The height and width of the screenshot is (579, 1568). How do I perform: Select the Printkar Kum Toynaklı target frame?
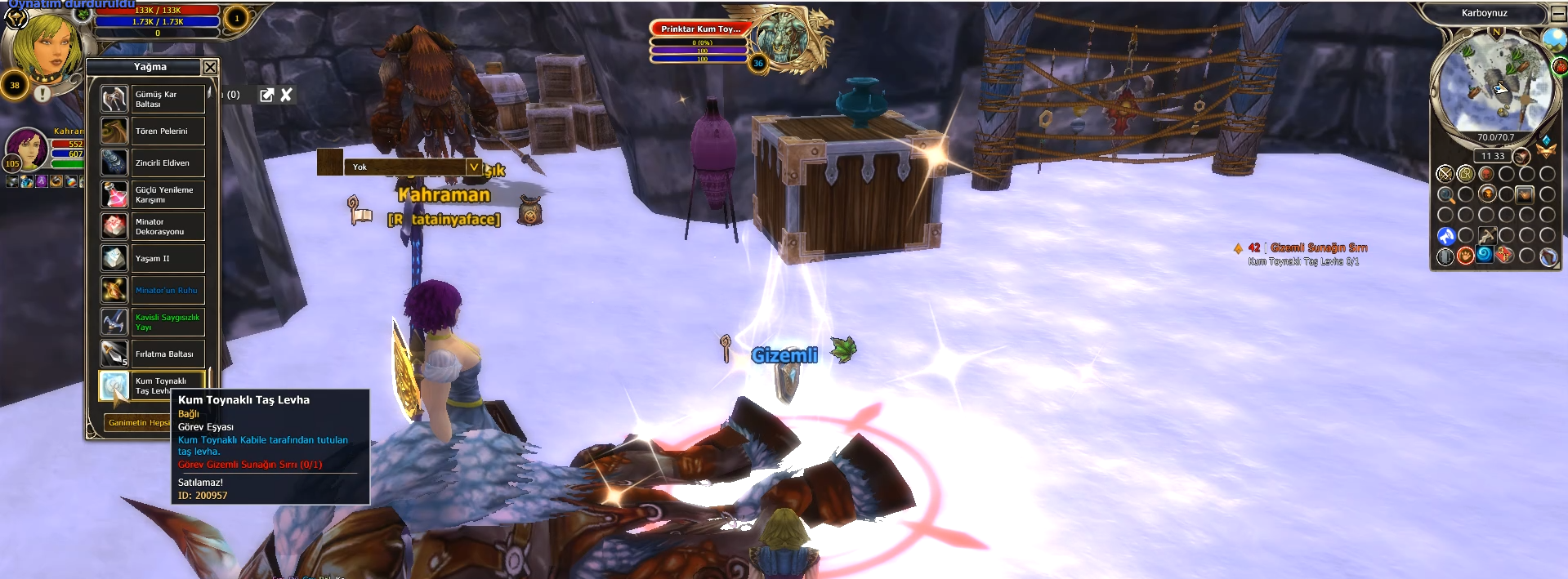click(700, 29)
